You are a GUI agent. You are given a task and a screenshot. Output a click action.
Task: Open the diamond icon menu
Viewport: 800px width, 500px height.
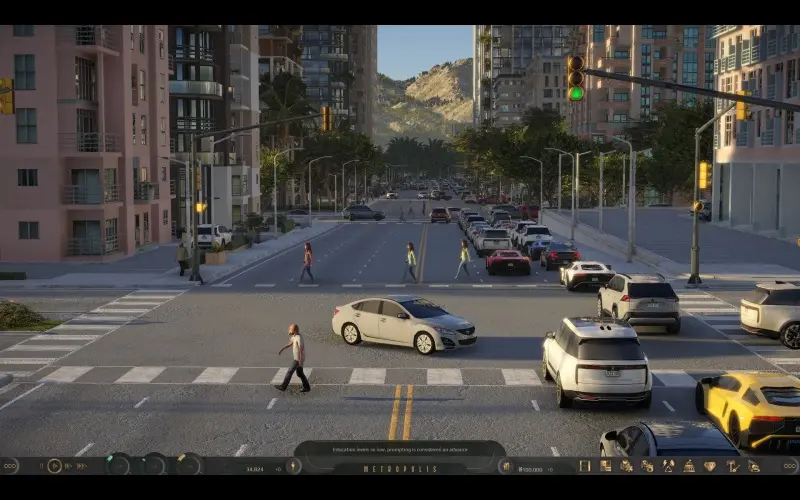click(710, 466)
